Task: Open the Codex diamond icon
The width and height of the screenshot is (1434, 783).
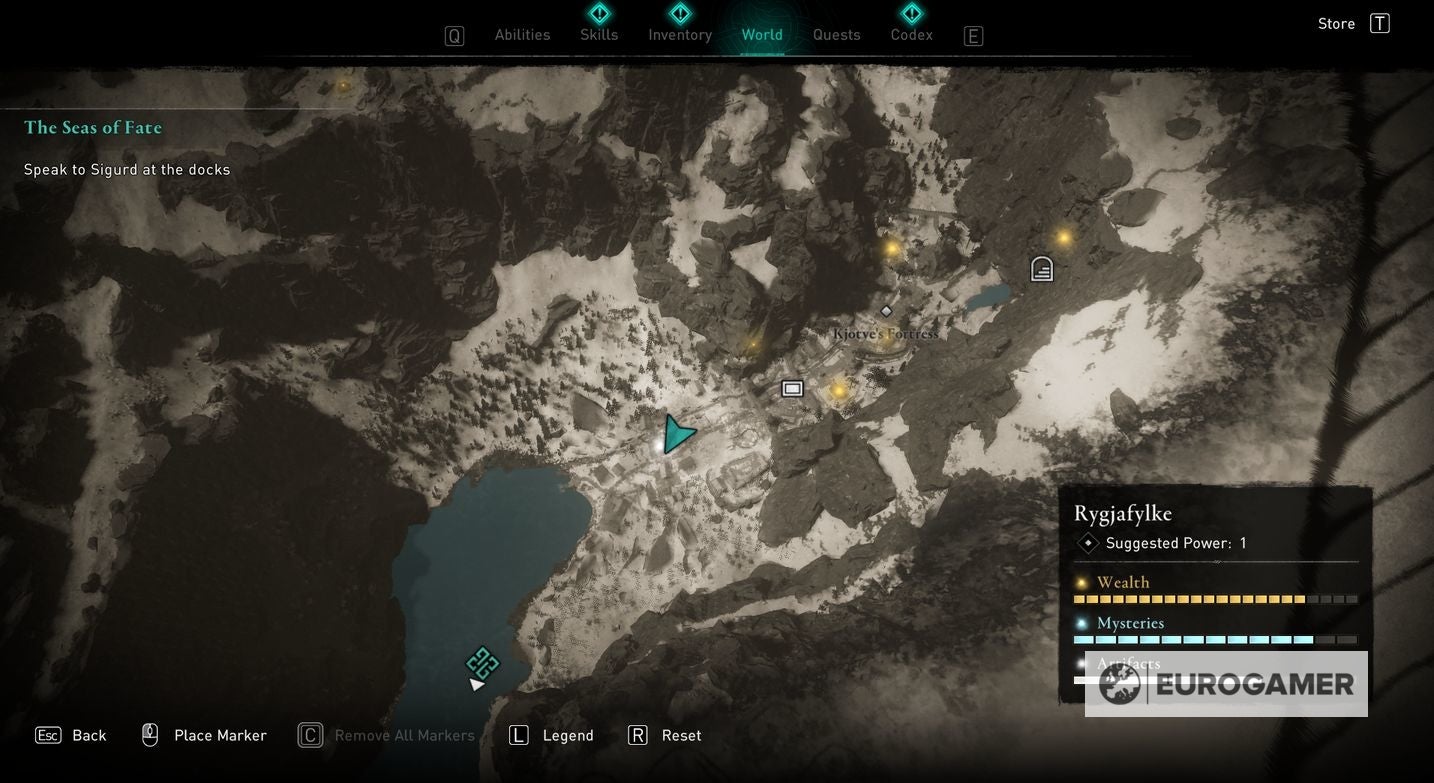Action: point(911,13)
